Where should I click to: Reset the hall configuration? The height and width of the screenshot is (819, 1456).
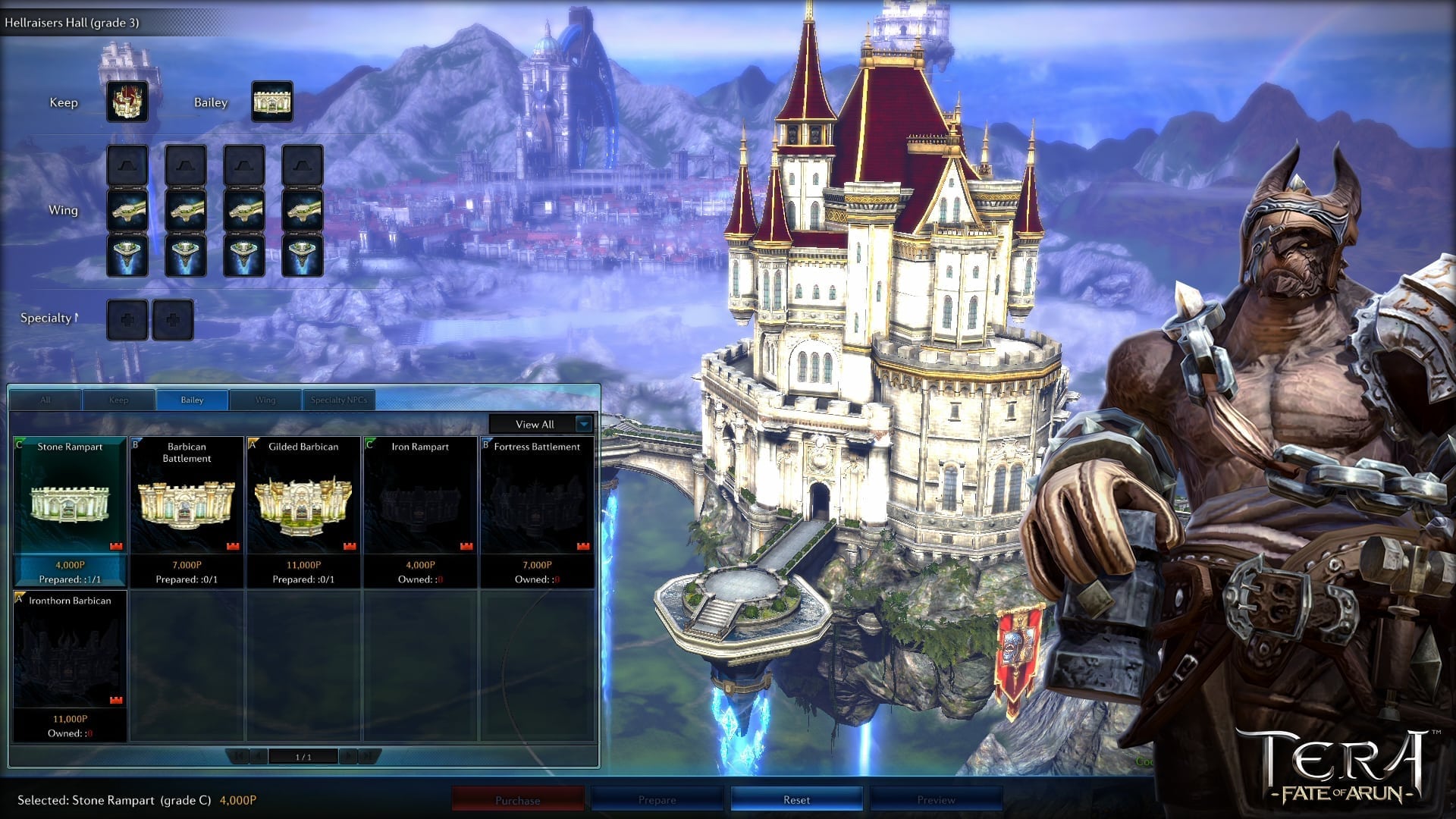tap(796, 800)
